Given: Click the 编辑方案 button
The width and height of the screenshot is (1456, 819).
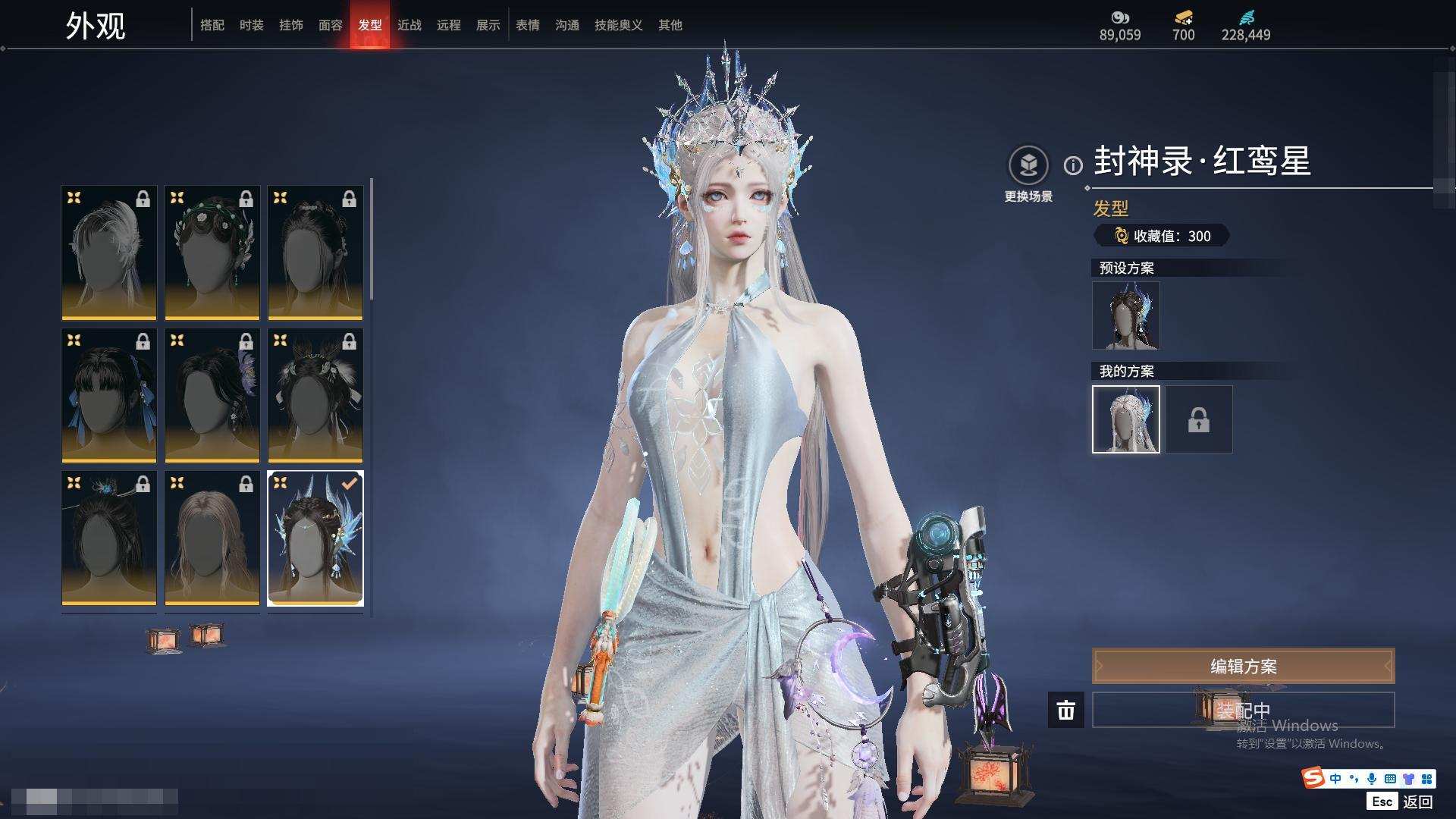Looking at the screenshot, I should pos(1243,666).
